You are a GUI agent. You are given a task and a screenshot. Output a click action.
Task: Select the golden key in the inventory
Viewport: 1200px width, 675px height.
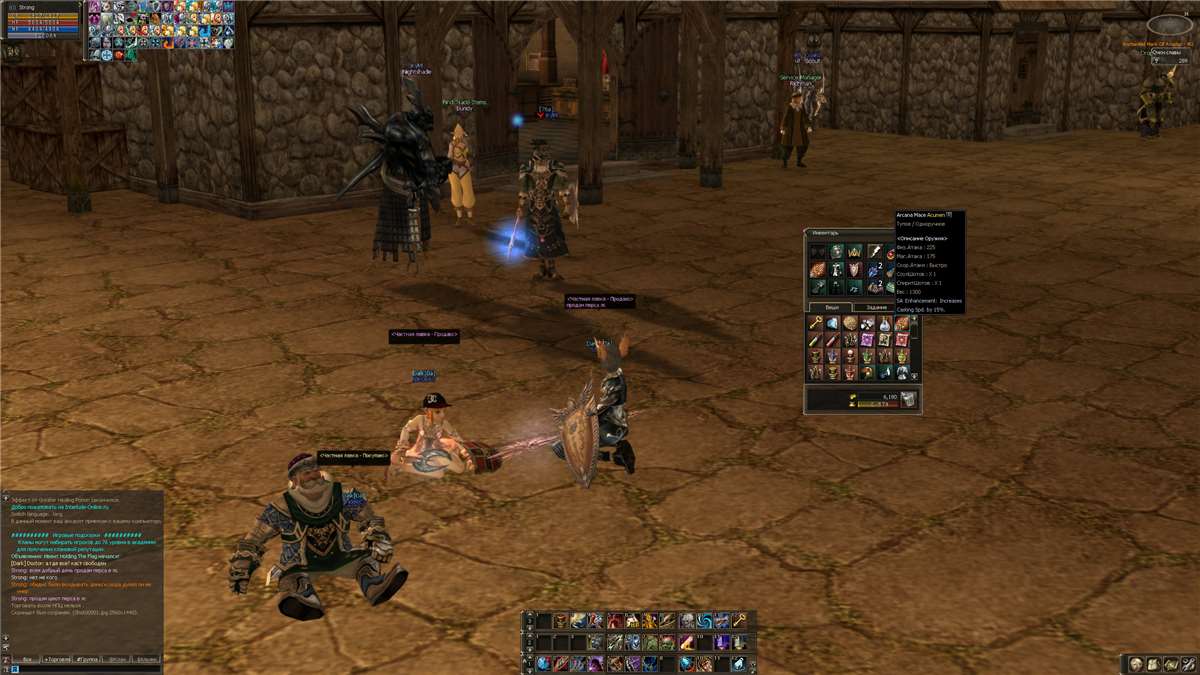[816, 323]
